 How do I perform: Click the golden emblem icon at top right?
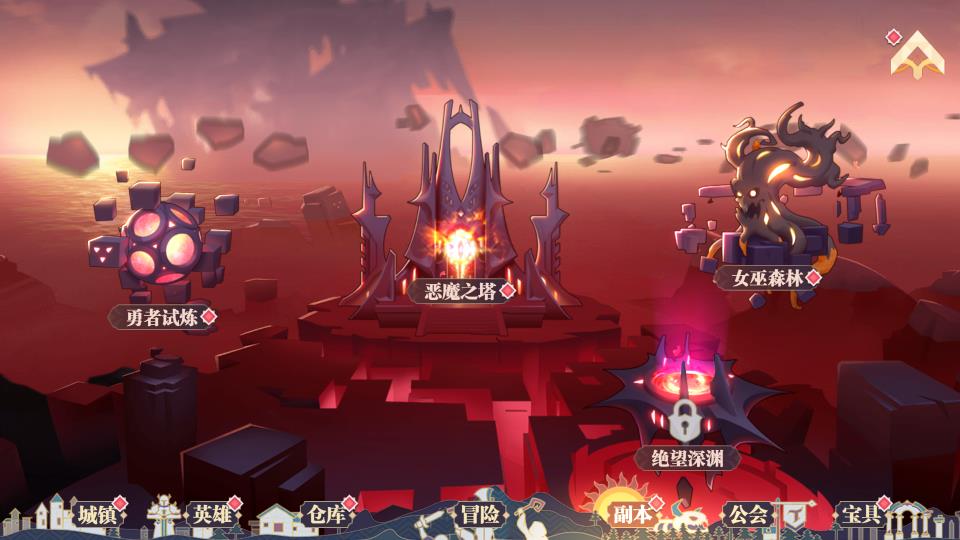point(917,54)
